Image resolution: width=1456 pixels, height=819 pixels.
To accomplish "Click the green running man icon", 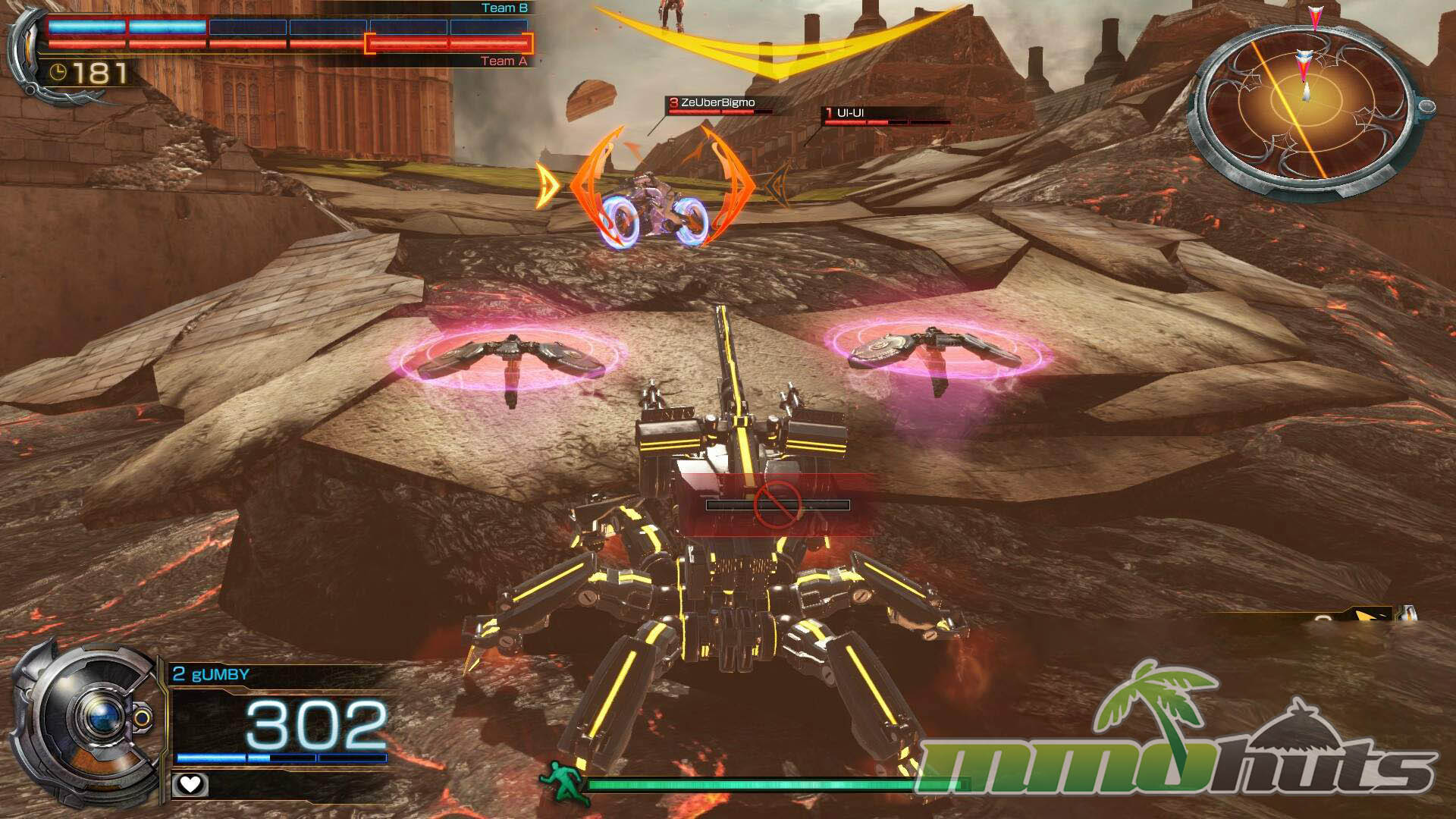I will click(564, 783).
